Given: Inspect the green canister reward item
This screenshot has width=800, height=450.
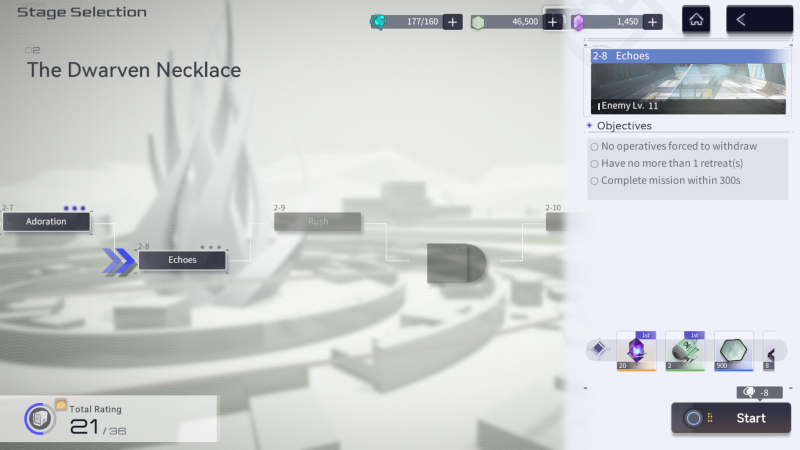Looking at the screenshot, I should coord(686,351).
